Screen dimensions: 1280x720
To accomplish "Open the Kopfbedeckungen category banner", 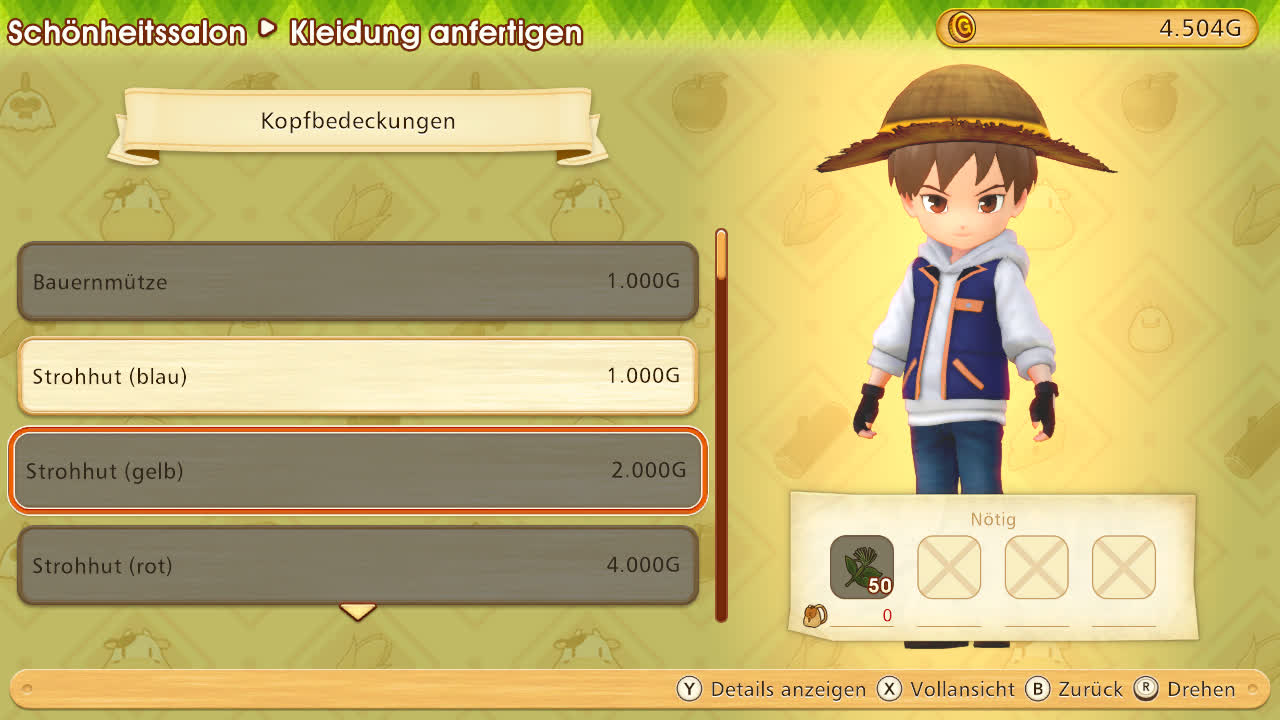I will (357, 122).
